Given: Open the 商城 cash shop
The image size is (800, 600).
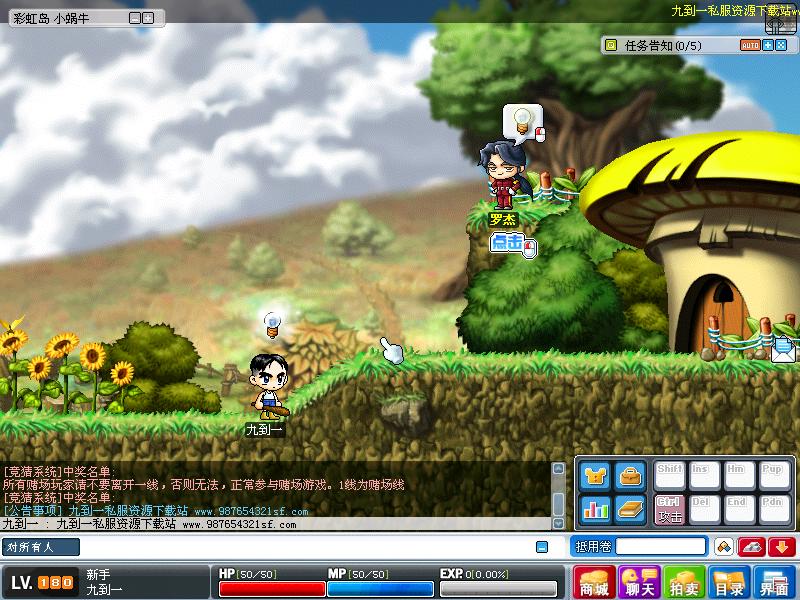Looking at the screenshot, I should pyautogui.click(x=595, y=582).
